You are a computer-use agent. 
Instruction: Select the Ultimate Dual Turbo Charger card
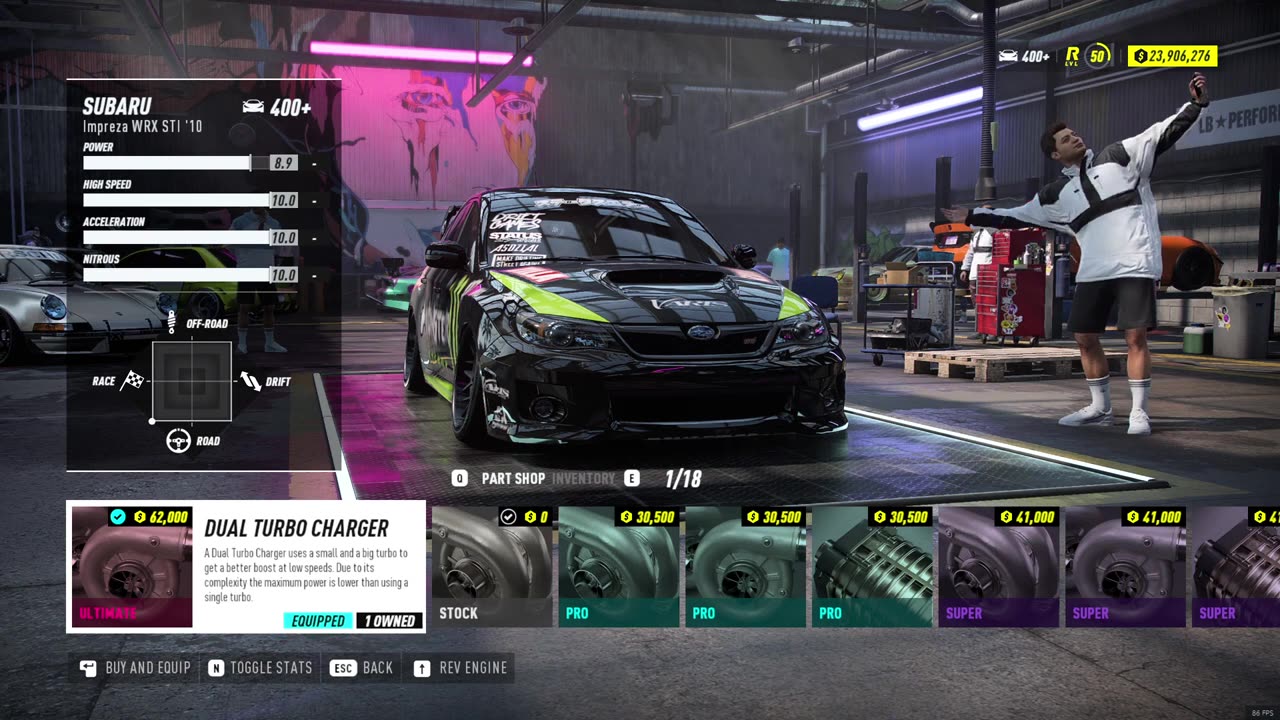click(x=245, y=566)
